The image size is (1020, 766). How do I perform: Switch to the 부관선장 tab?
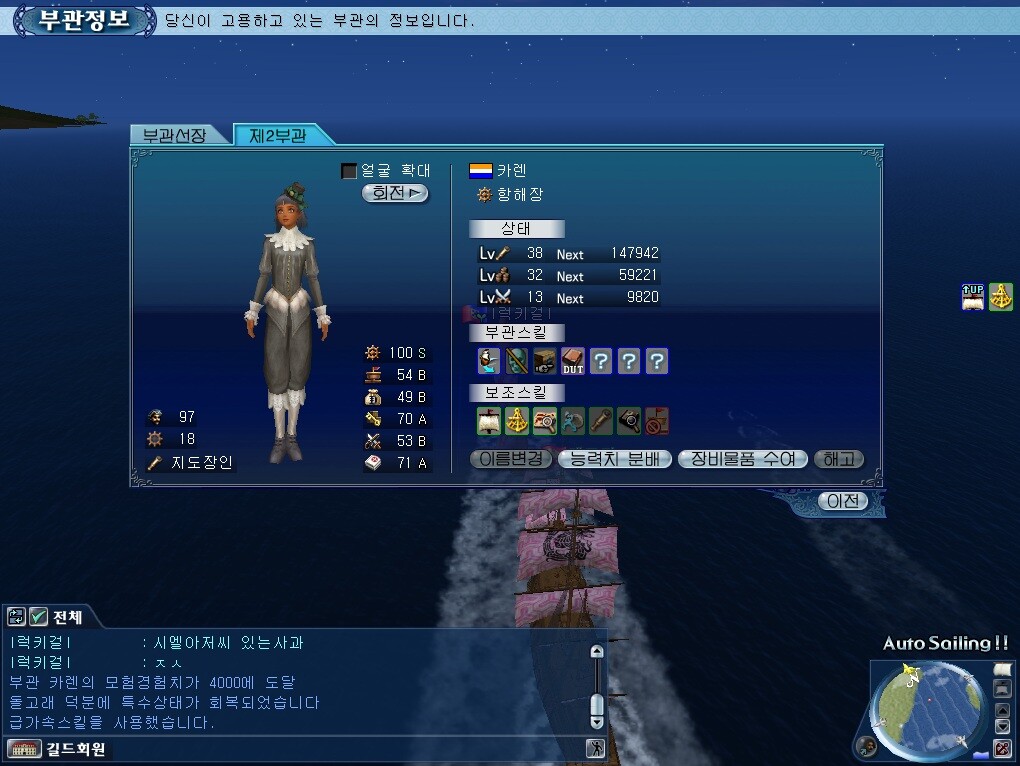pyautogui.click(x=175, y=135)
